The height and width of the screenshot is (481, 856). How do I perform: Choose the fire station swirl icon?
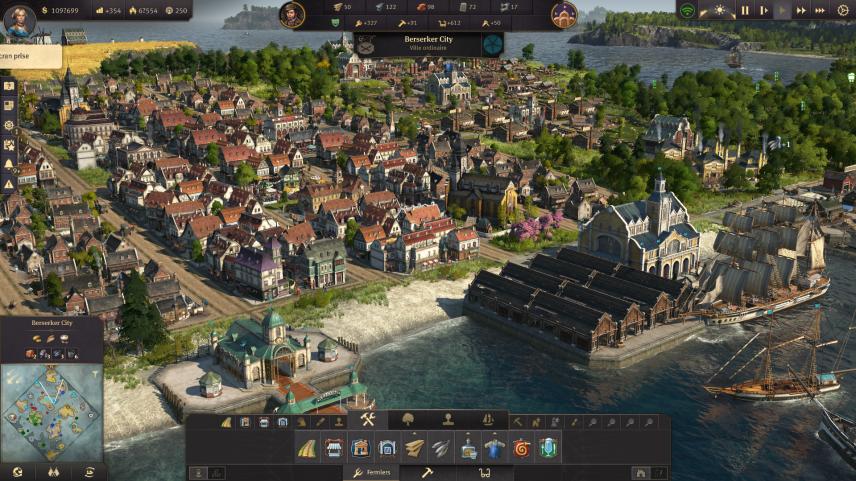click(x=521, y=448)
